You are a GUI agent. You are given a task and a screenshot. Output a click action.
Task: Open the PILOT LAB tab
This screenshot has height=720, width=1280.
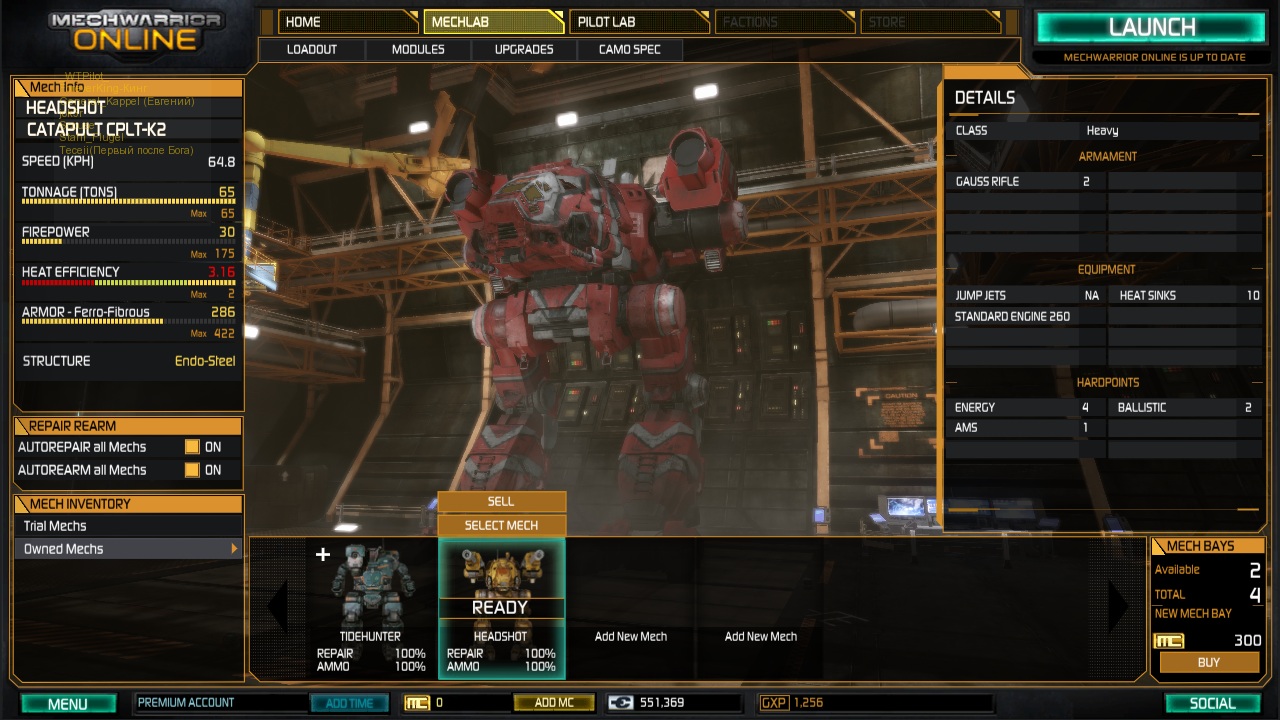pos(638,22)
